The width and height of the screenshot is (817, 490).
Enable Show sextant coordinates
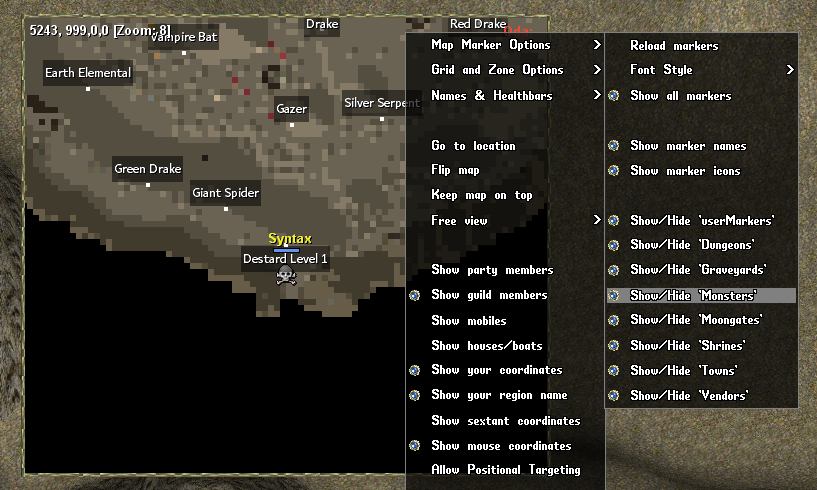coord(505,421)
